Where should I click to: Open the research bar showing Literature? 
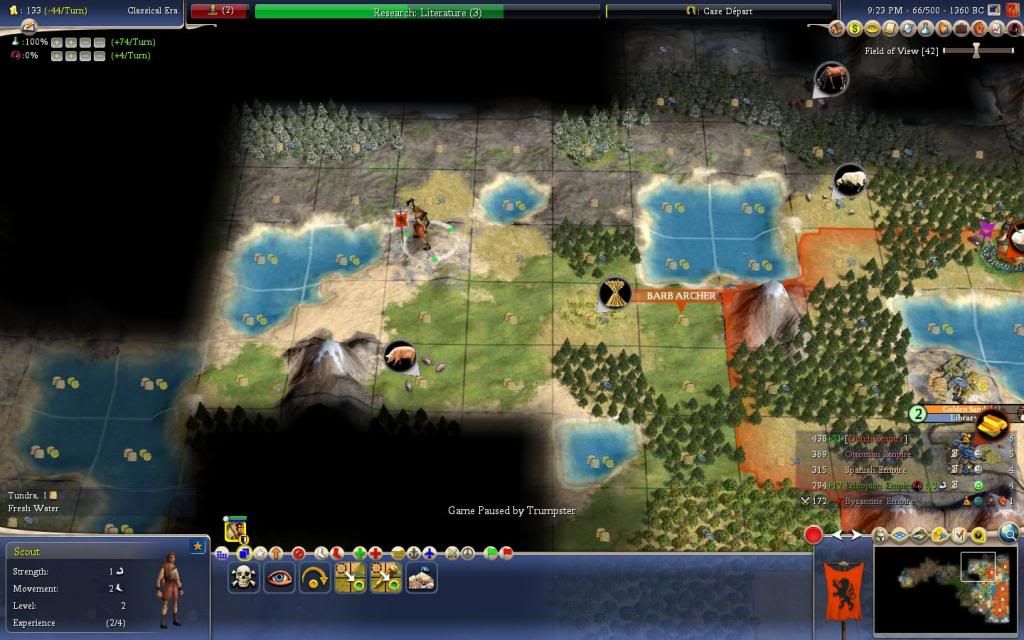[x=427, y=12]
